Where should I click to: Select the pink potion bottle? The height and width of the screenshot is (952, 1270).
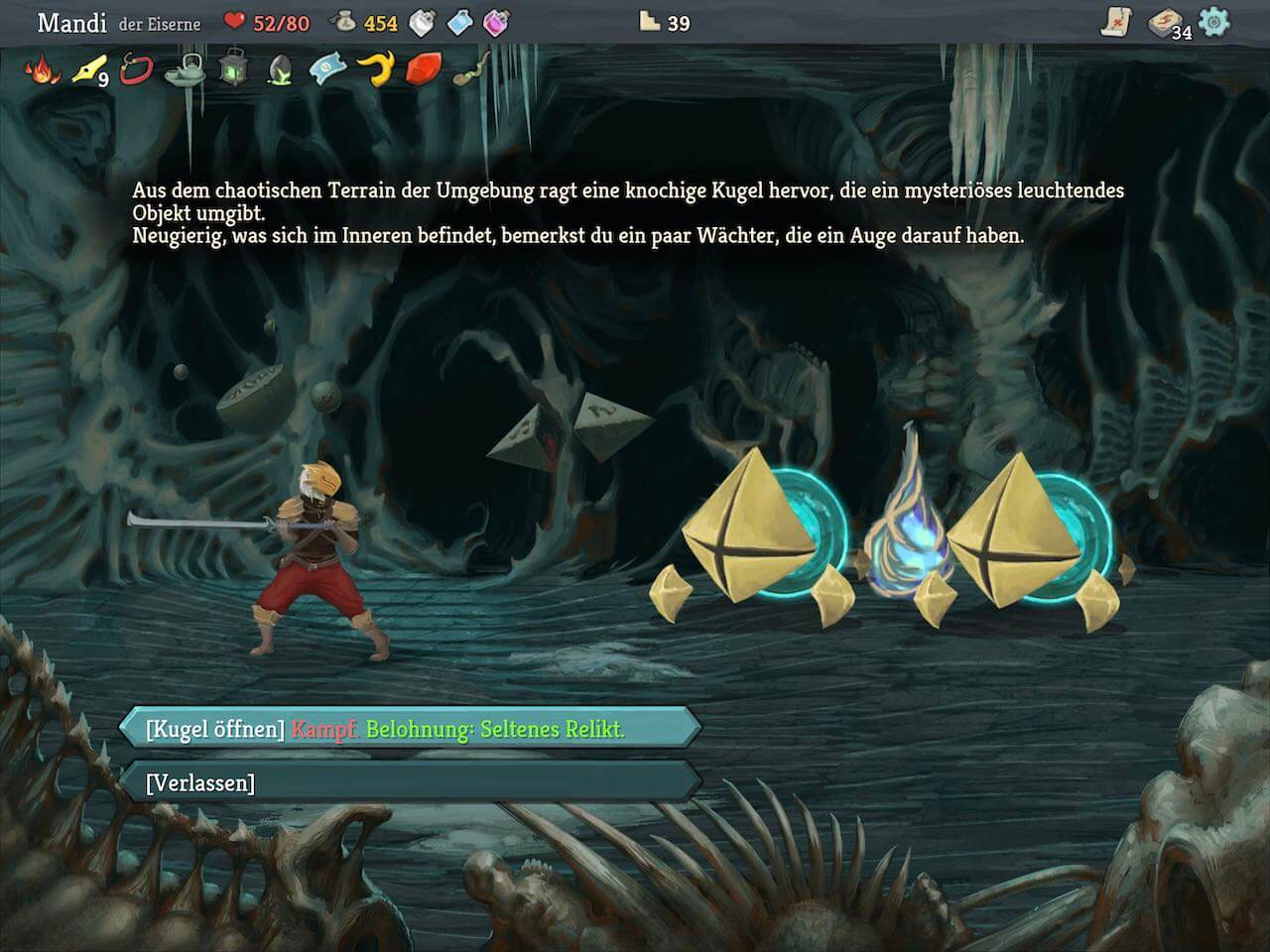[496, 22]
